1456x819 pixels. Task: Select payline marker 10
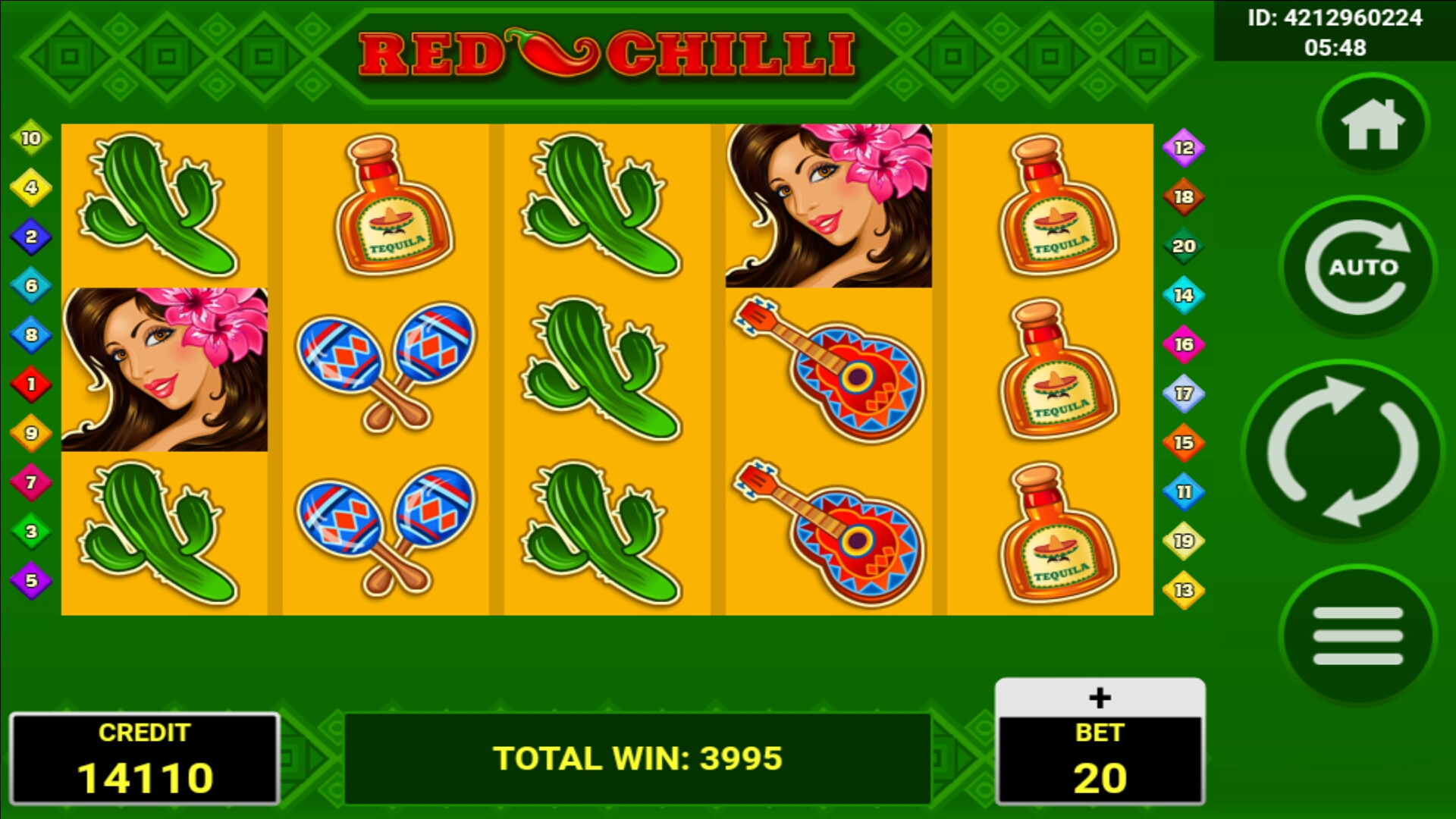pyautogui.click(x=31, y=138)
